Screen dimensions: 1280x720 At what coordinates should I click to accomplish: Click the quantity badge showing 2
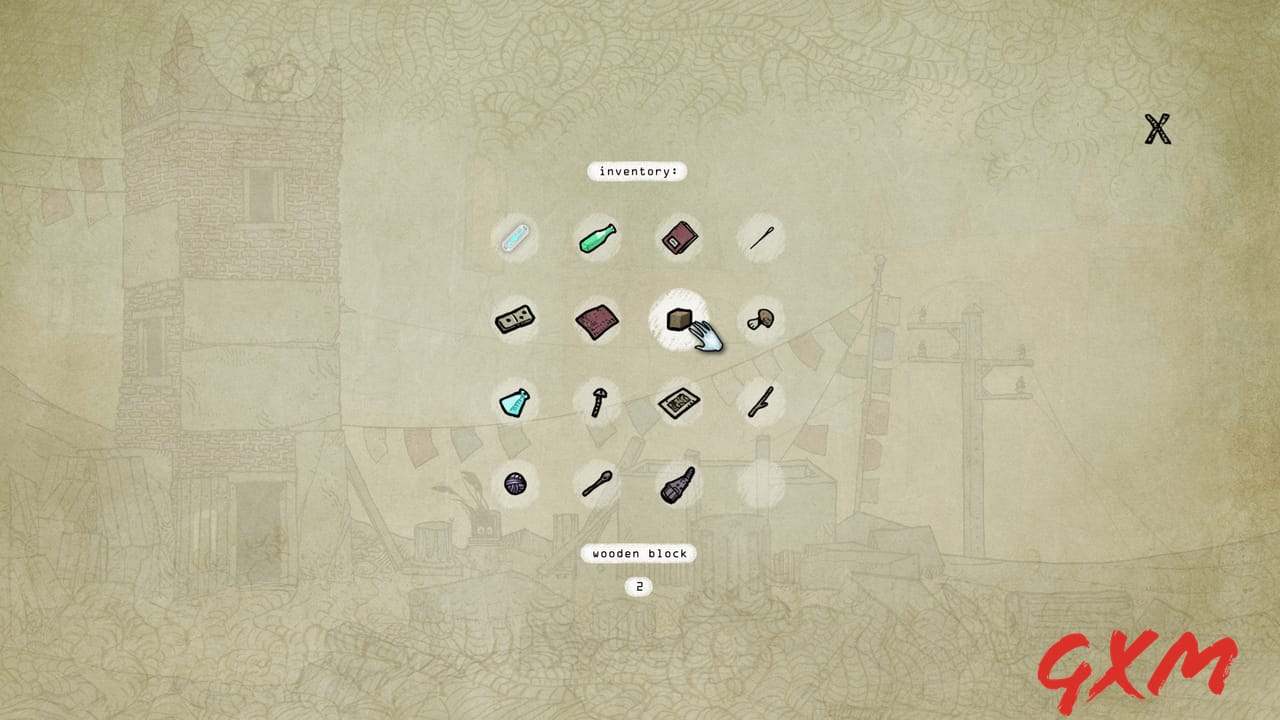[x=639, y=587]
